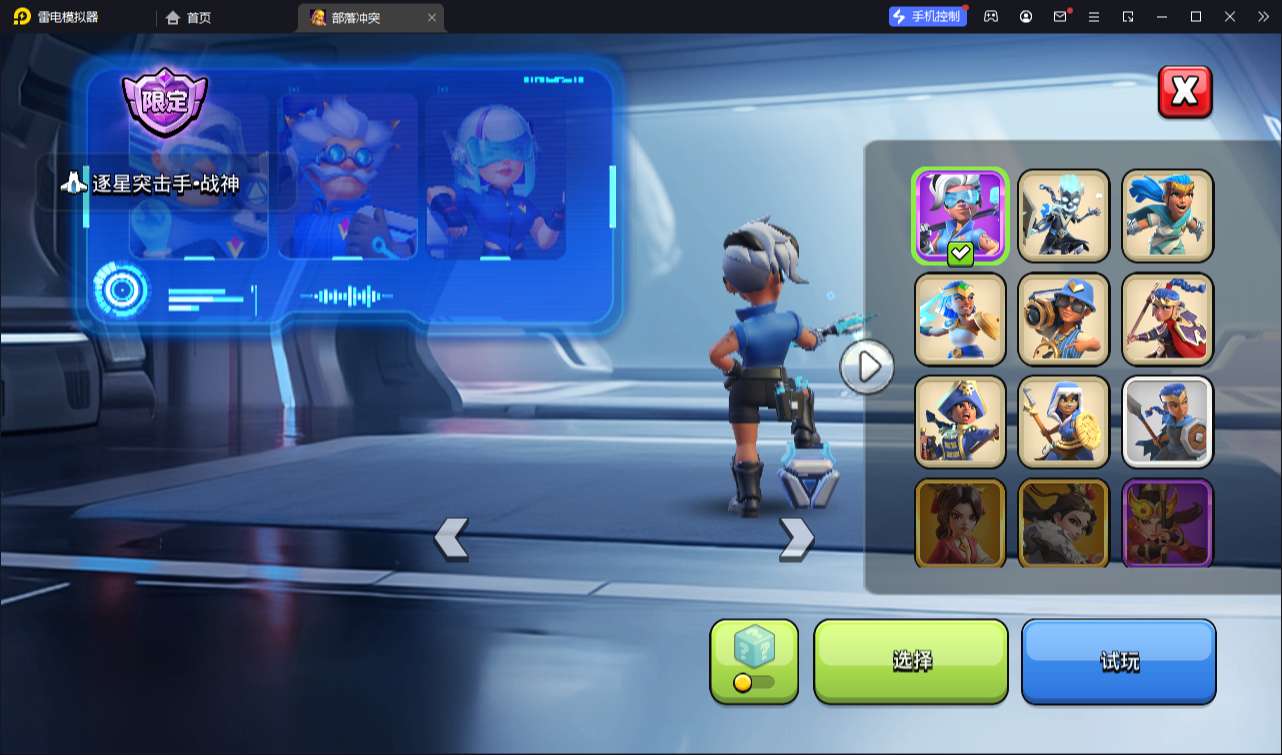Rotate character with the left arrow
Image resolution: width=1282 pixels, height=755 pixels.
(x=451, y=538)
